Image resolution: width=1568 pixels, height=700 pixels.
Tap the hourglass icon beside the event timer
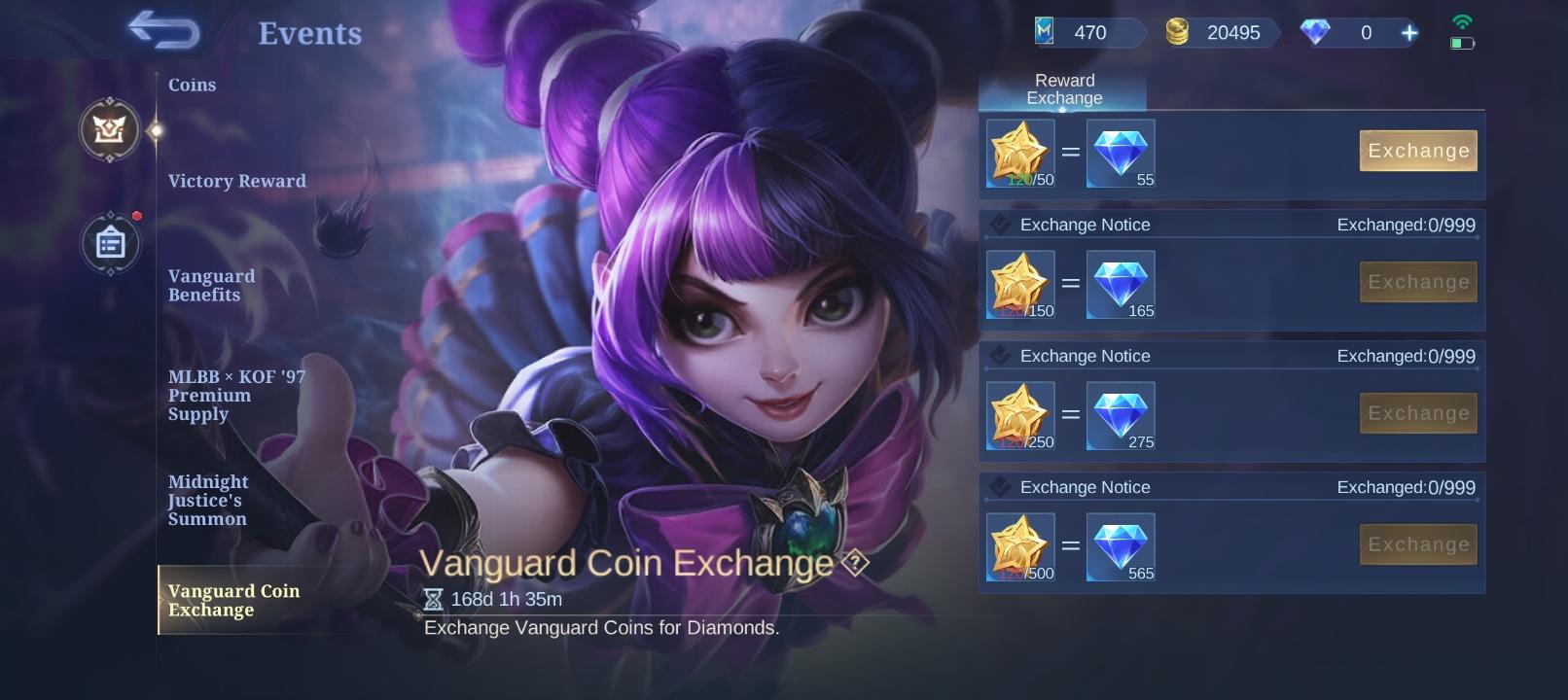(x=432, y=599)
